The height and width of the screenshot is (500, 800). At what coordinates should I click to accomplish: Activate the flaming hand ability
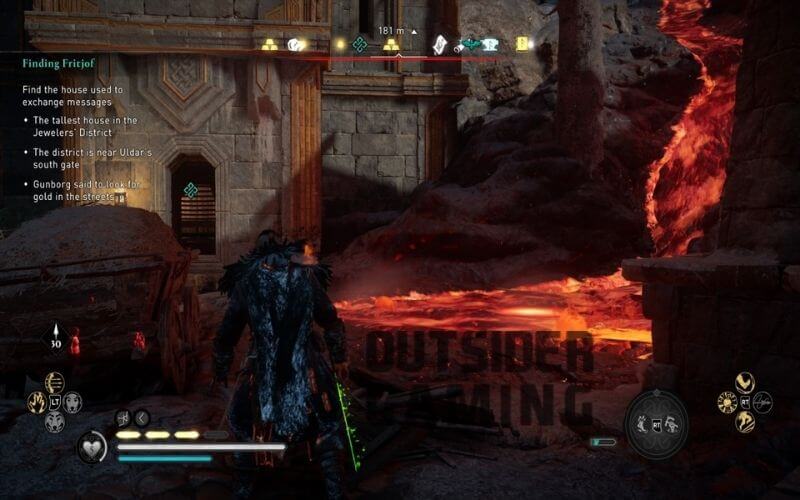pos(36,402)
